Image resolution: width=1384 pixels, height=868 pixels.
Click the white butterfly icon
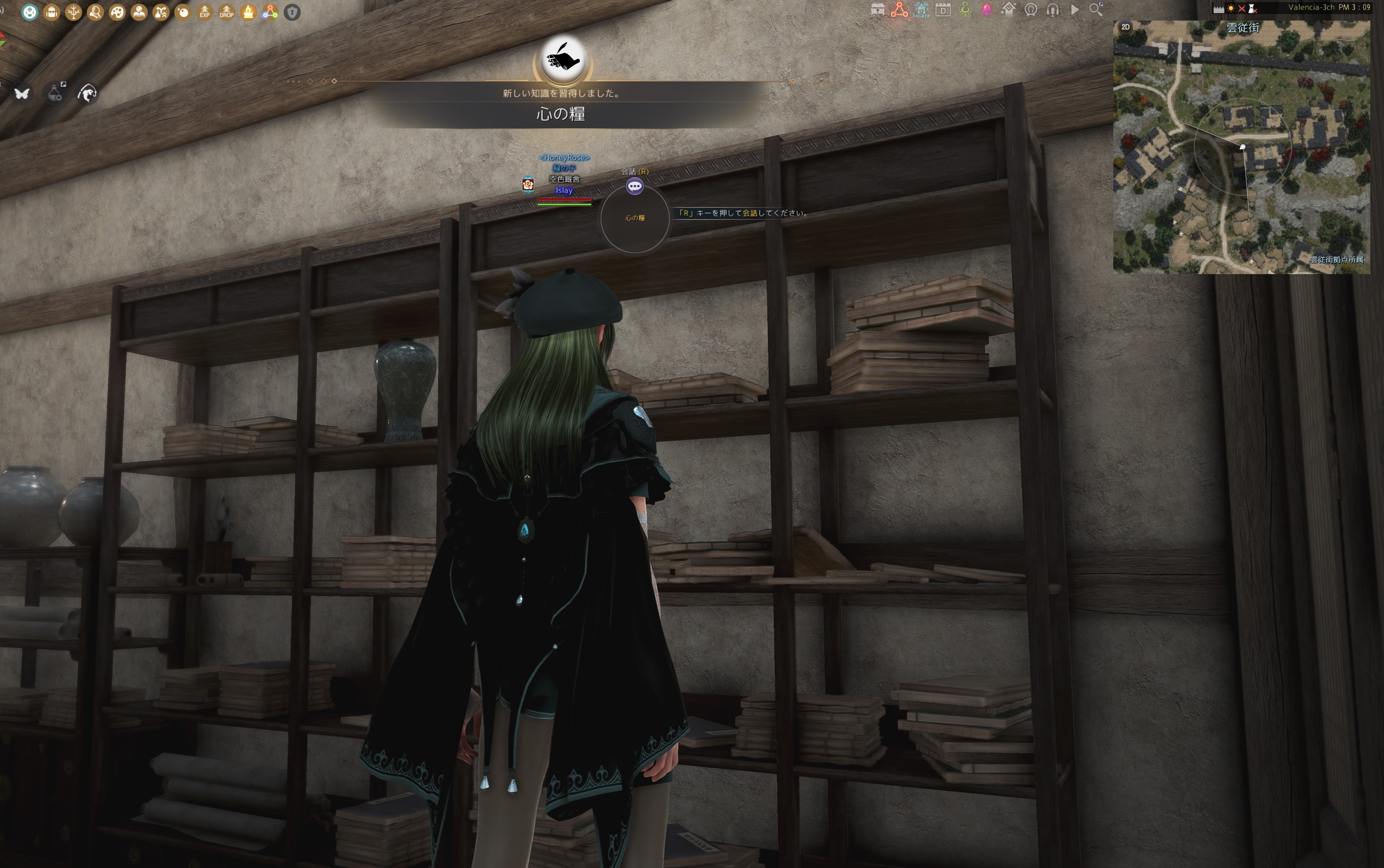[22, 93]
